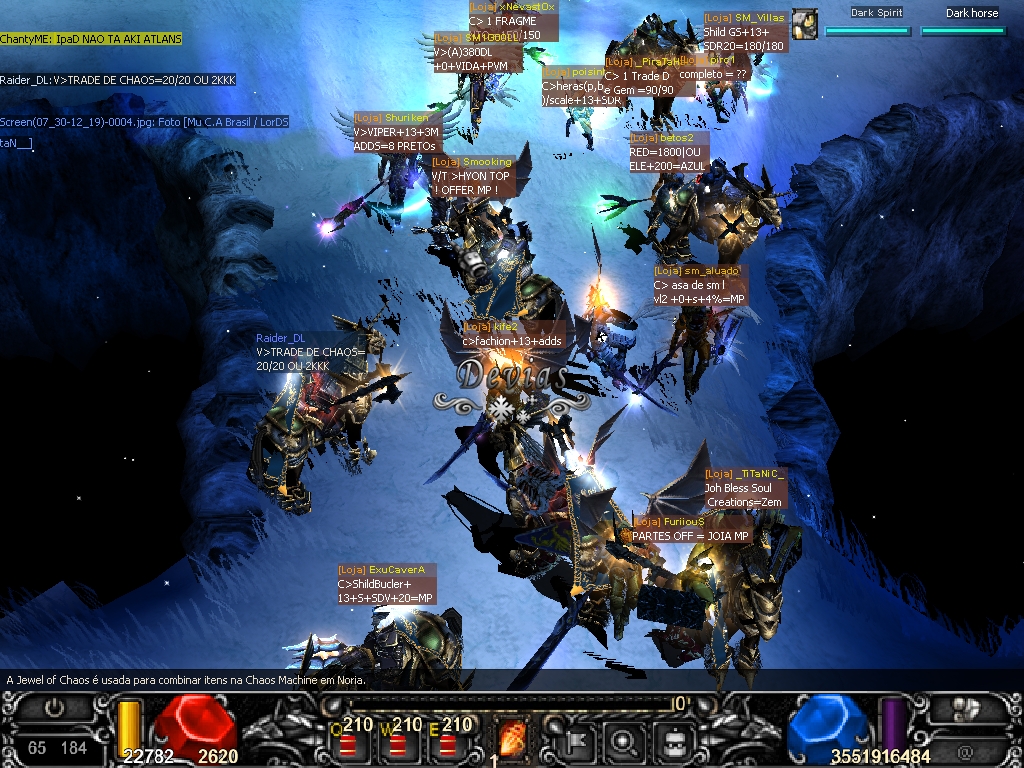Click the magnifying glass button
Viewport: 1024px width, 768px height.
pyautogui.click(x=626, y=740)
